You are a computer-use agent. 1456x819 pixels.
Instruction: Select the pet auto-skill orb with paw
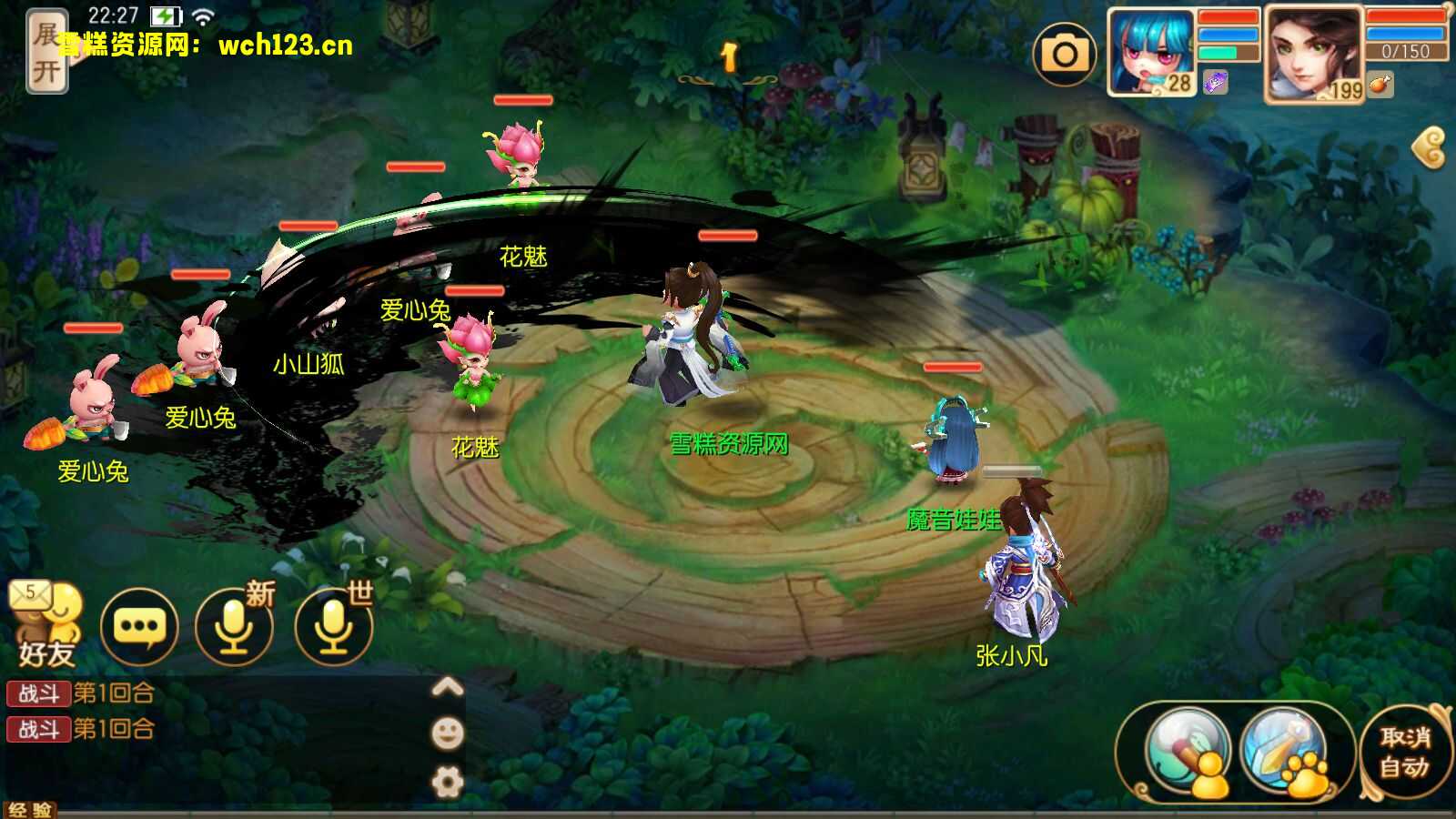(x=1285, y=752)
